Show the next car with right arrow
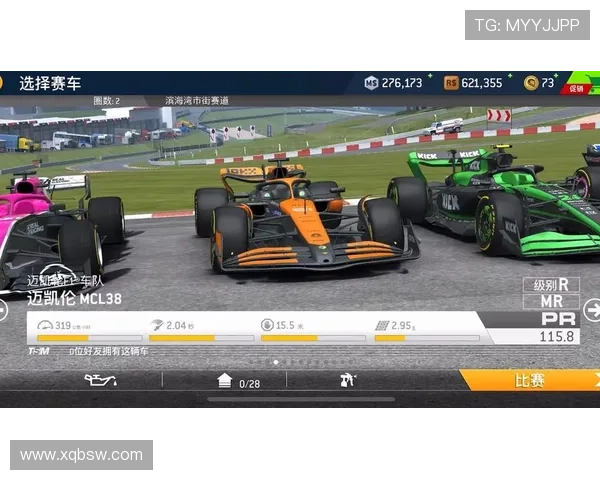 [592, 311]
